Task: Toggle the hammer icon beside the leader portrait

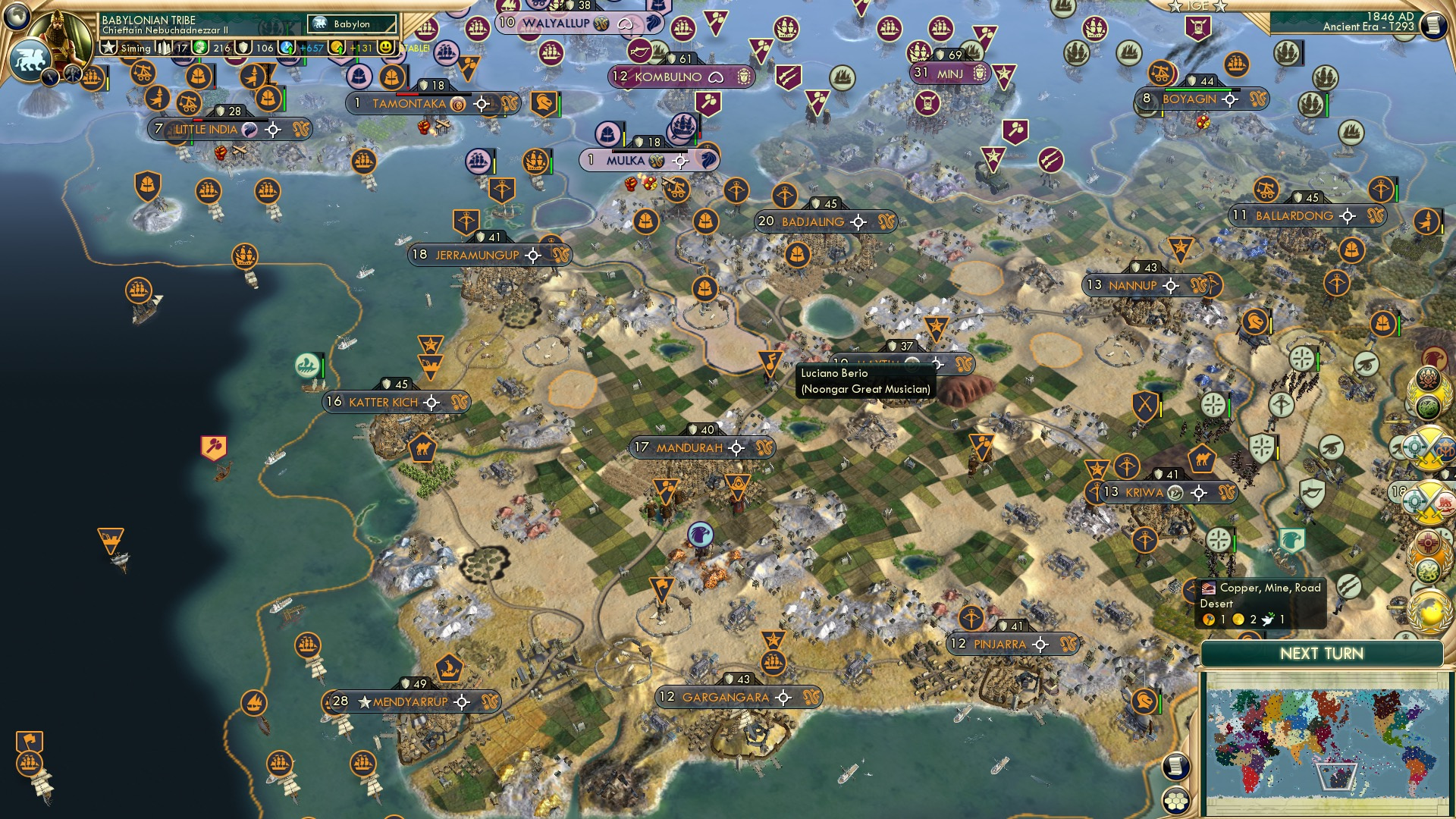Action: point(72,74)
